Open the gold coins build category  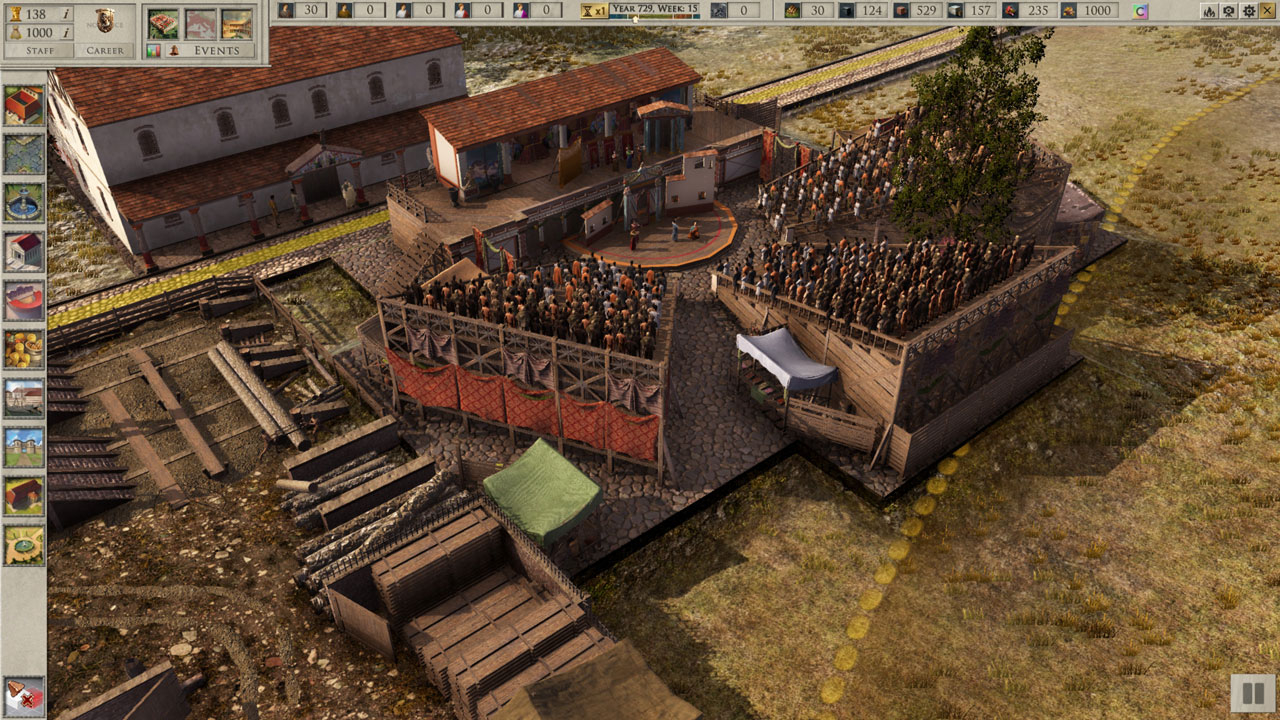[24, 349]
